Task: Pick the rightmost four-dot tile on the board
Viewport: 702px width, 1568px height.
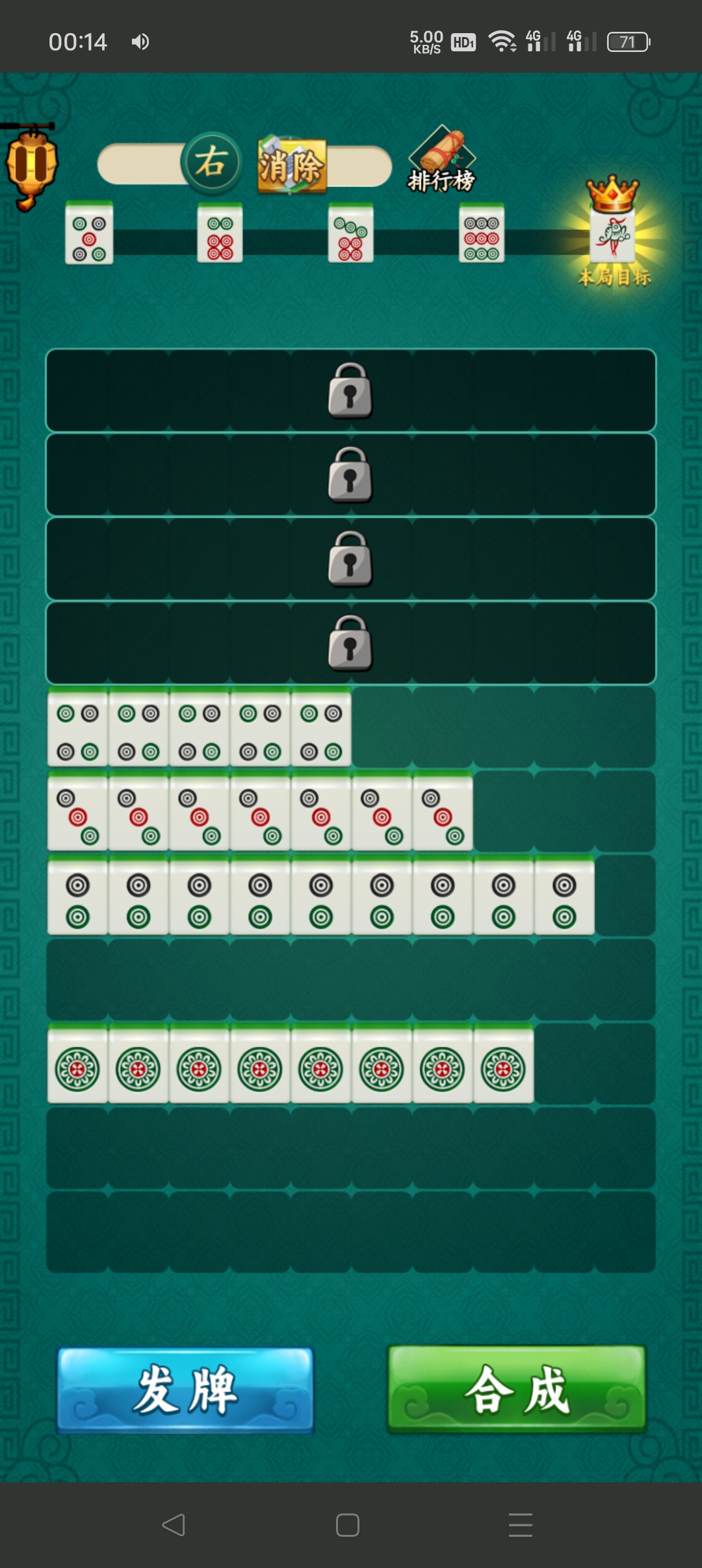Action: [x=321, y=729]
